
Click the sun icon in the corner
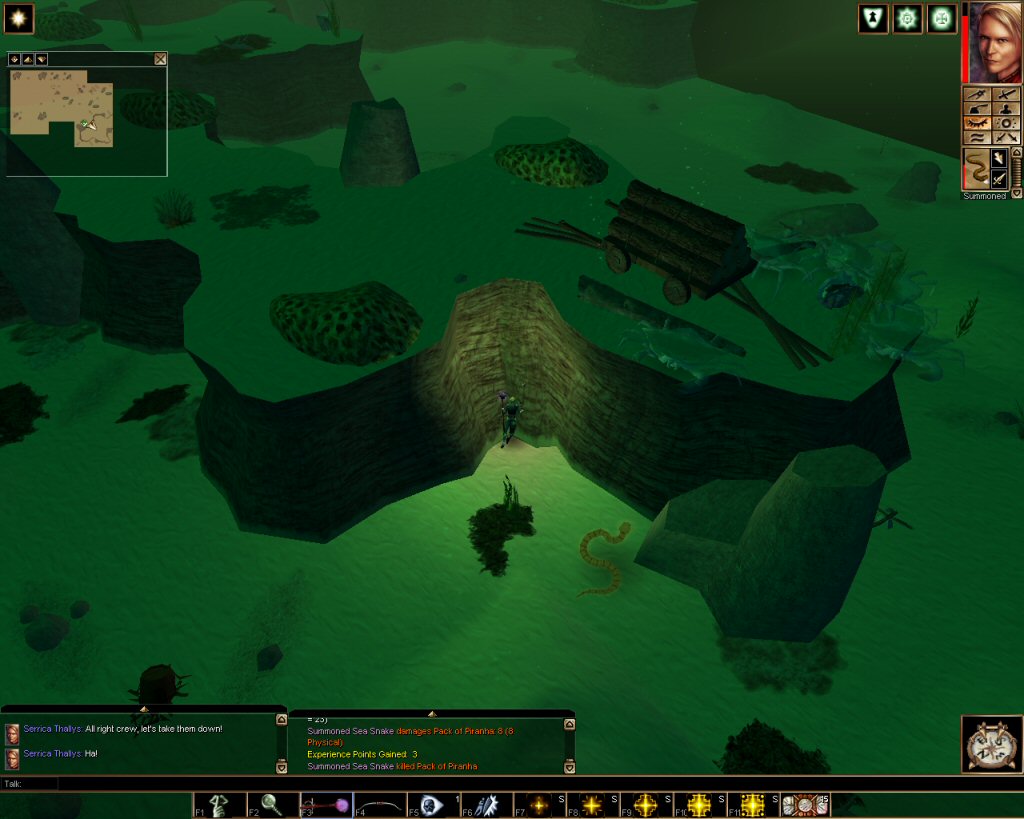tap(19, 19)
